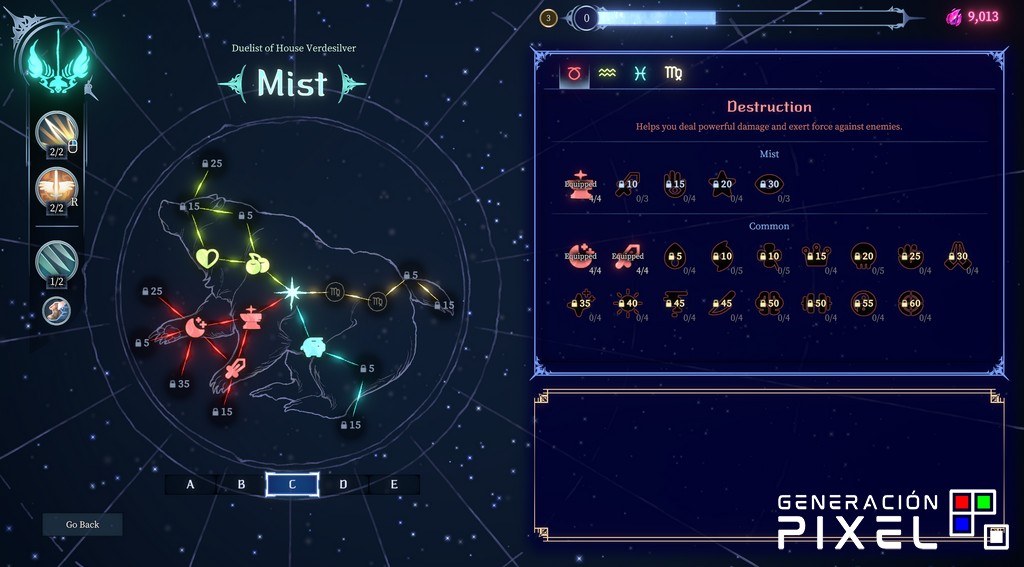Image resolution: width=1024 pixels, height=567 pixels.
Task: Switch to loadout B
Action: (241, 485)
